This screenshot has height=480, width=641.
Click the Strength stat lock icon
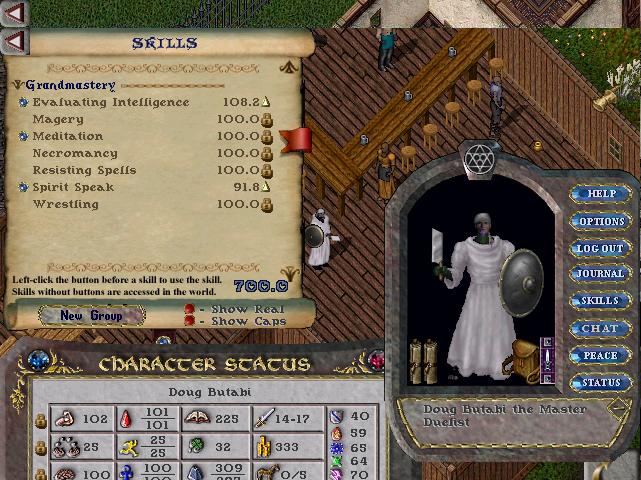point(41,420)
